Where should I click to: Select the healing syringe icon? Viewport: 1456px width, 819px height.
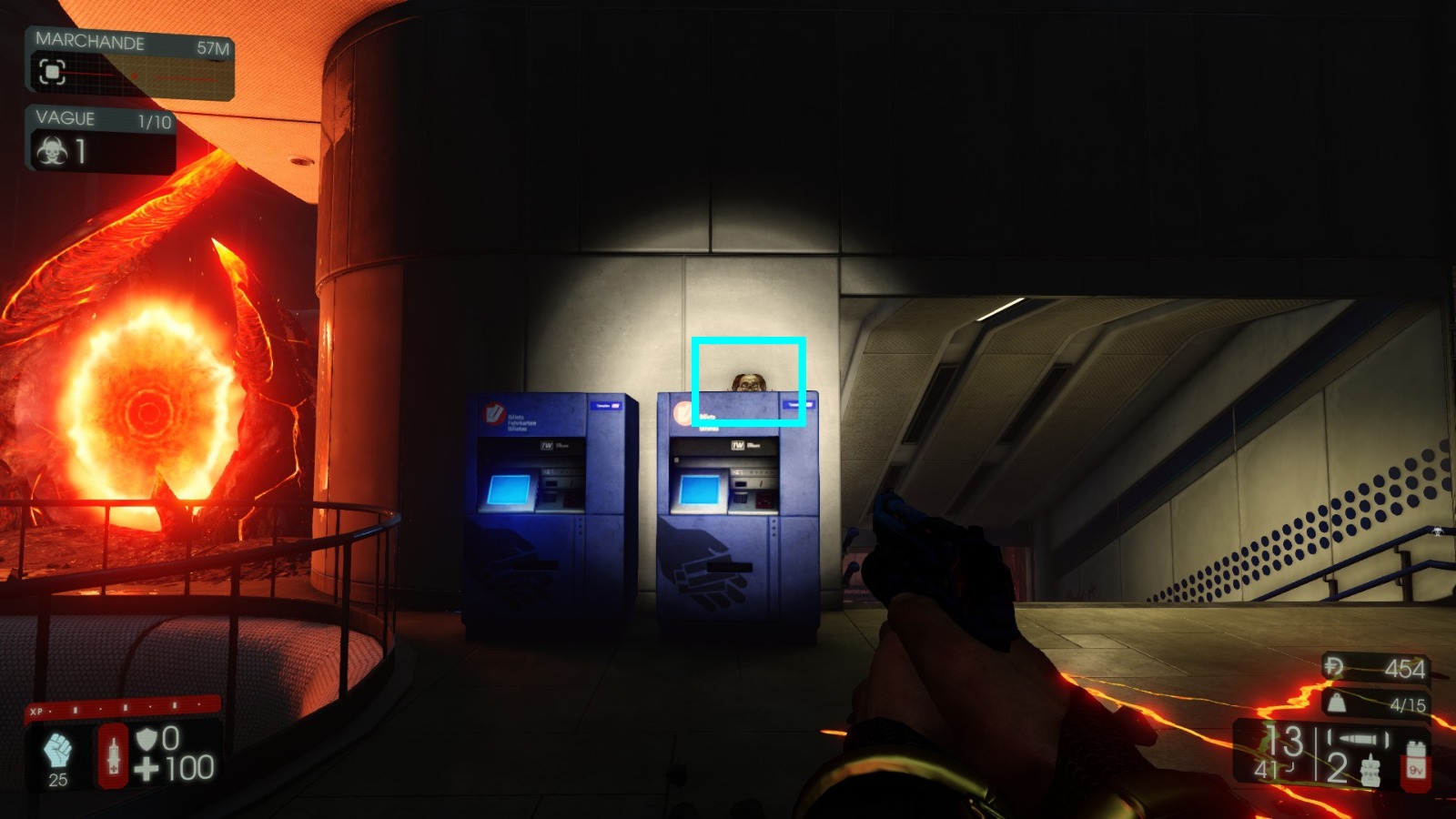pos(114,755)
